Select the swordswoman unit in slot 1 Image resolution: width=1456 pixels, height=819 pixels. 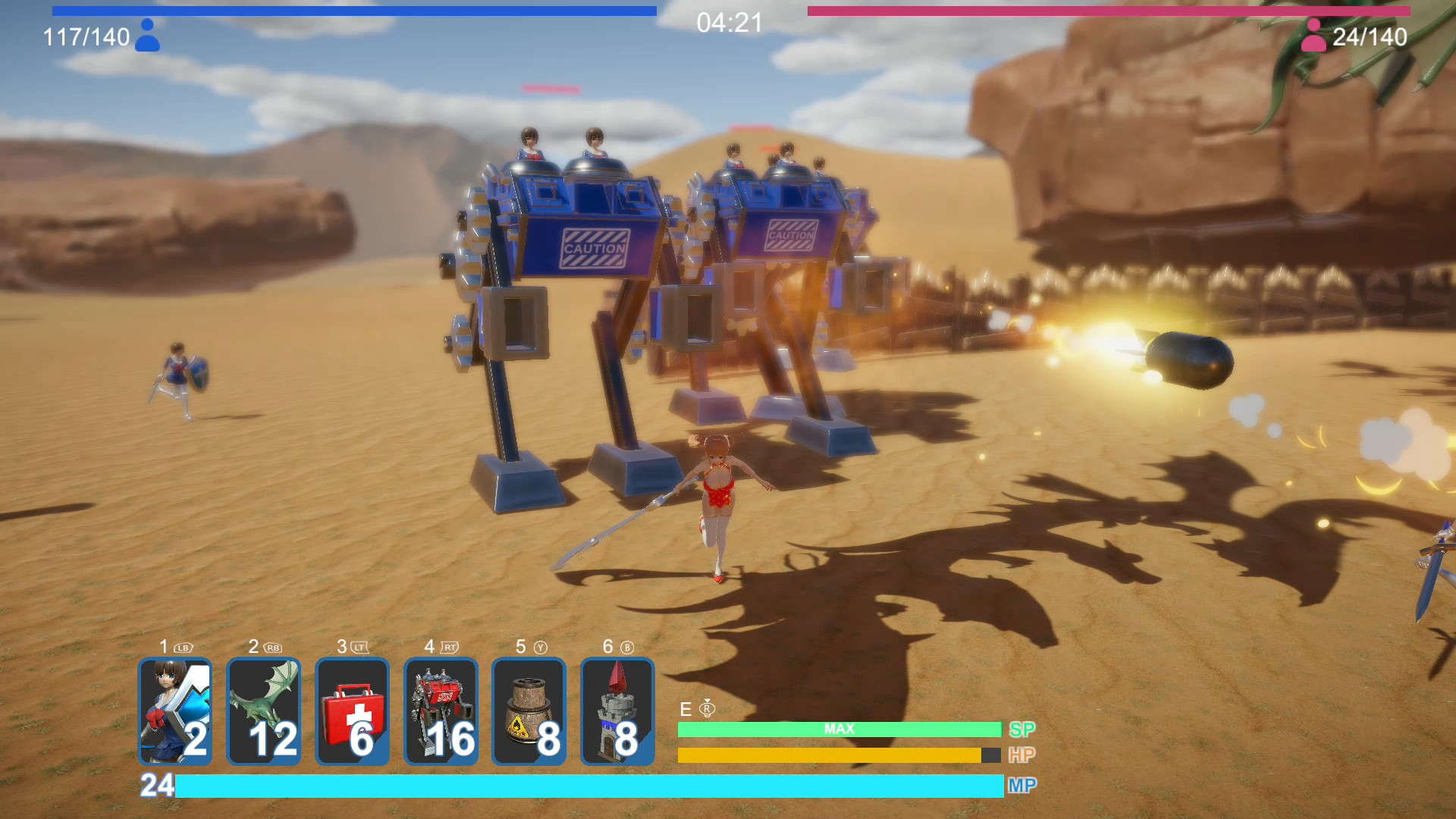click(x=176, y=711)
